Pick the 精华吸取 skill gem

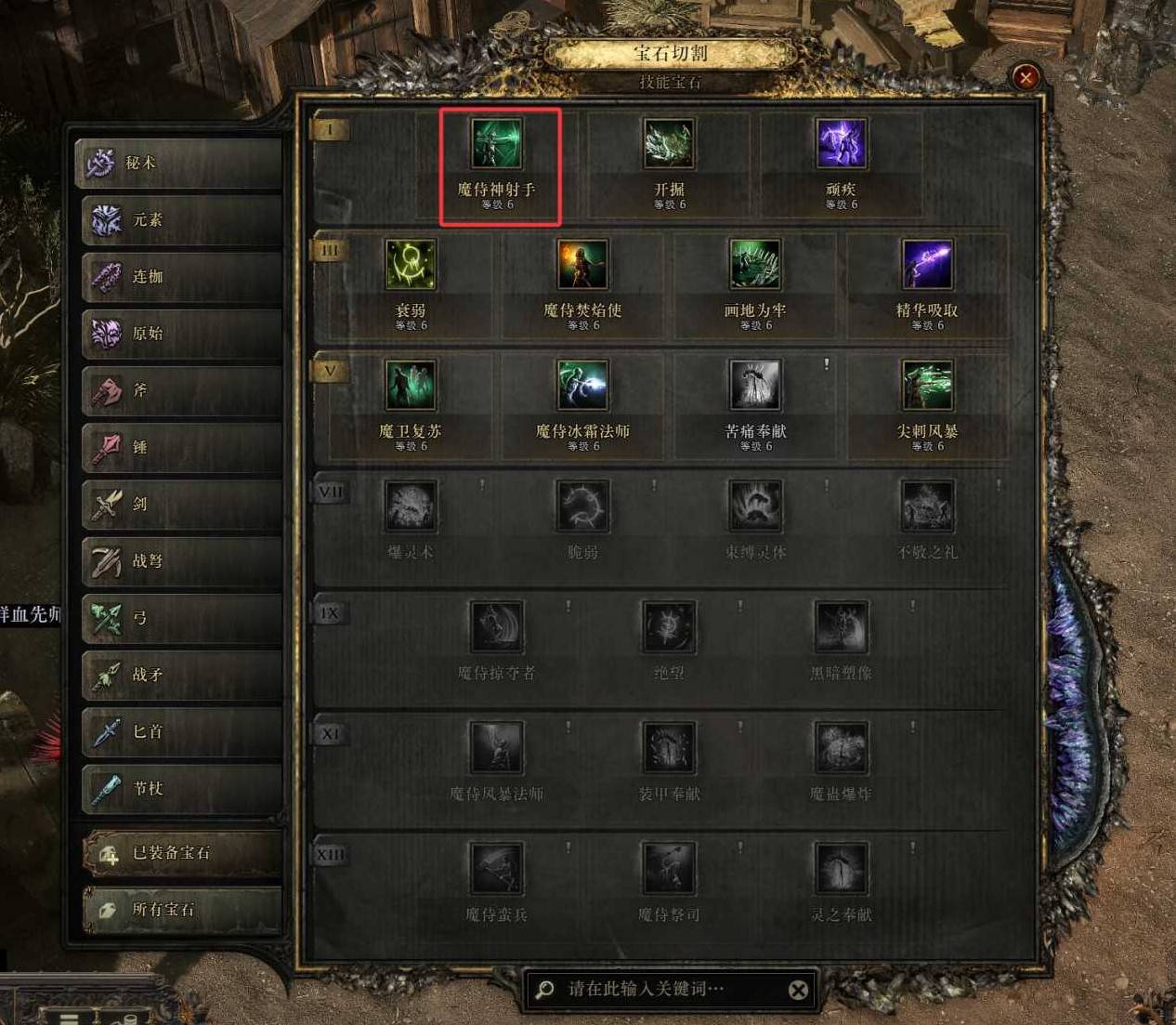(926, 266)
